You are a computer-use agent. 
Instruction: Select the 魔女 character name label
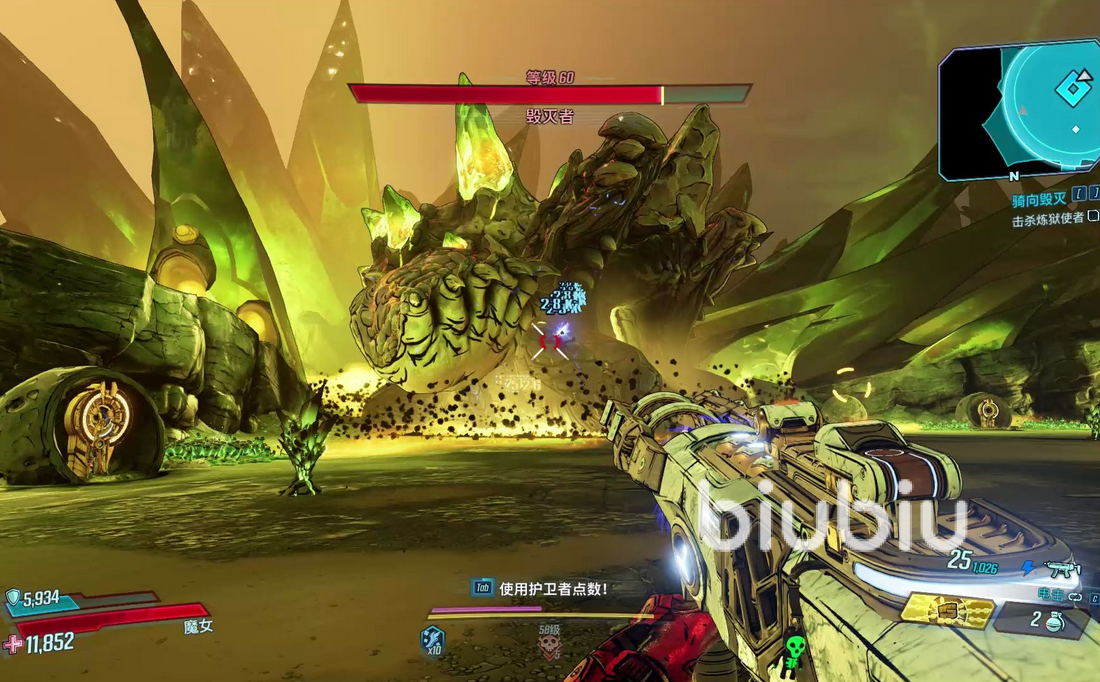[x=198, y=627]
